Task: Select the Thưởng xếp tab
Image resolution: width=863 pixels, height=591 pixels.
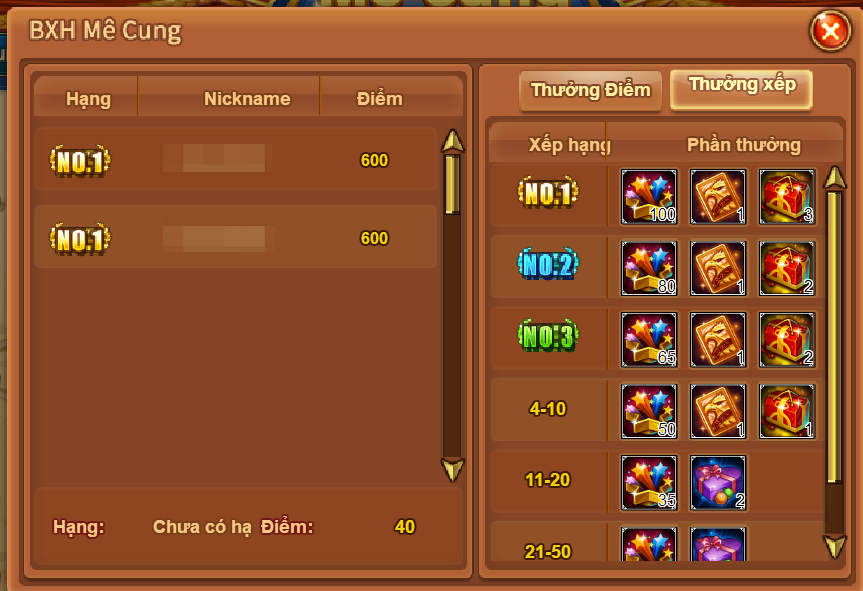Action: 742,88
